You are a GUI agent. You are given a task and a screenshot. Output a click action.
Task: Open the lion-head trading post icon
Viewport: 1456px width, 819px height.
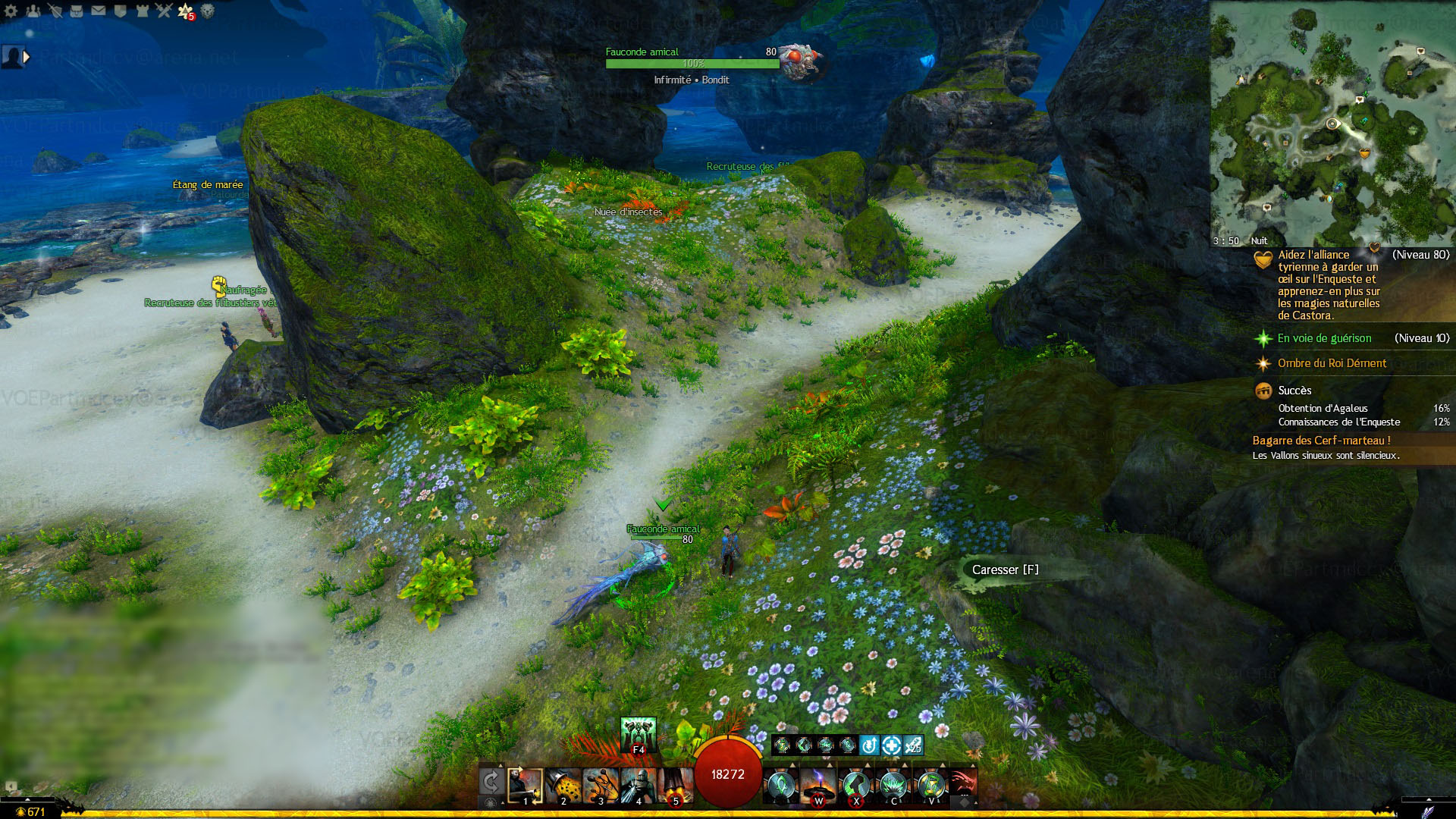[x=208, y=11]
